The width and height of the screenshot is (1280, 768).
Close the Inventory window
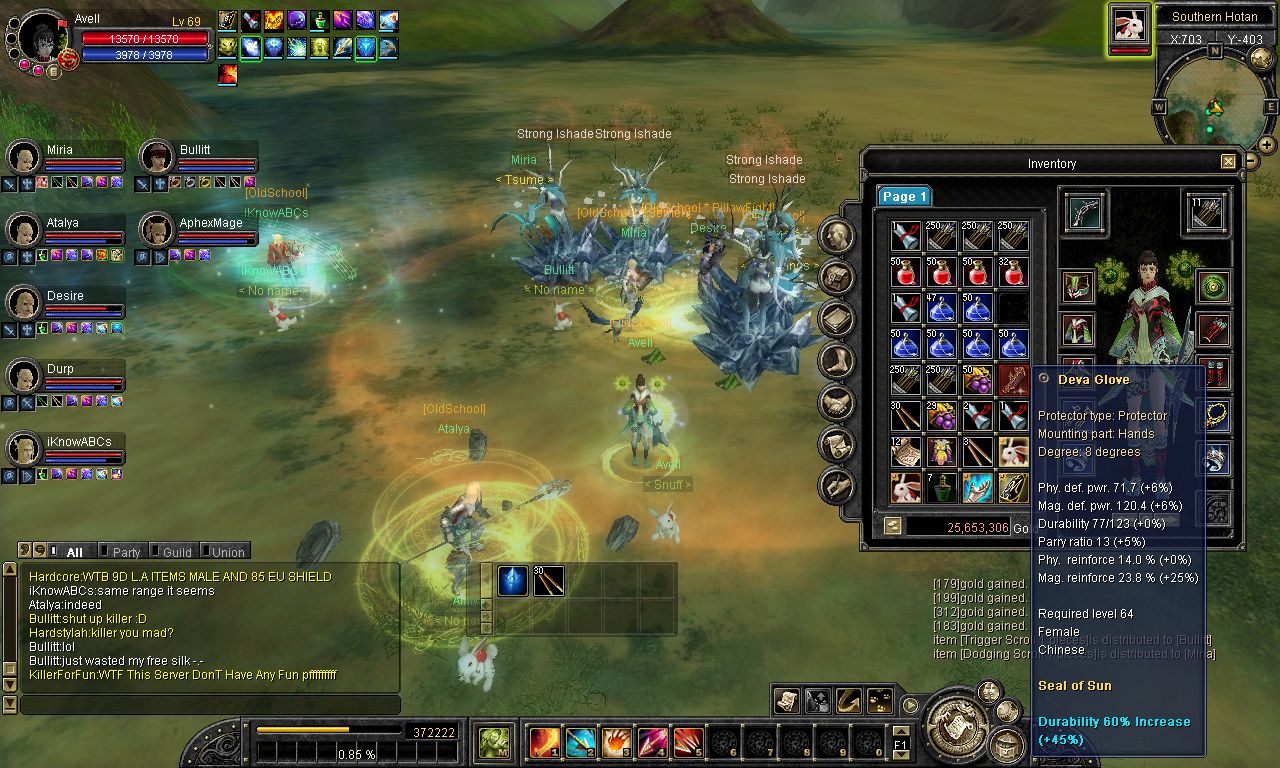pos(1228,162)
